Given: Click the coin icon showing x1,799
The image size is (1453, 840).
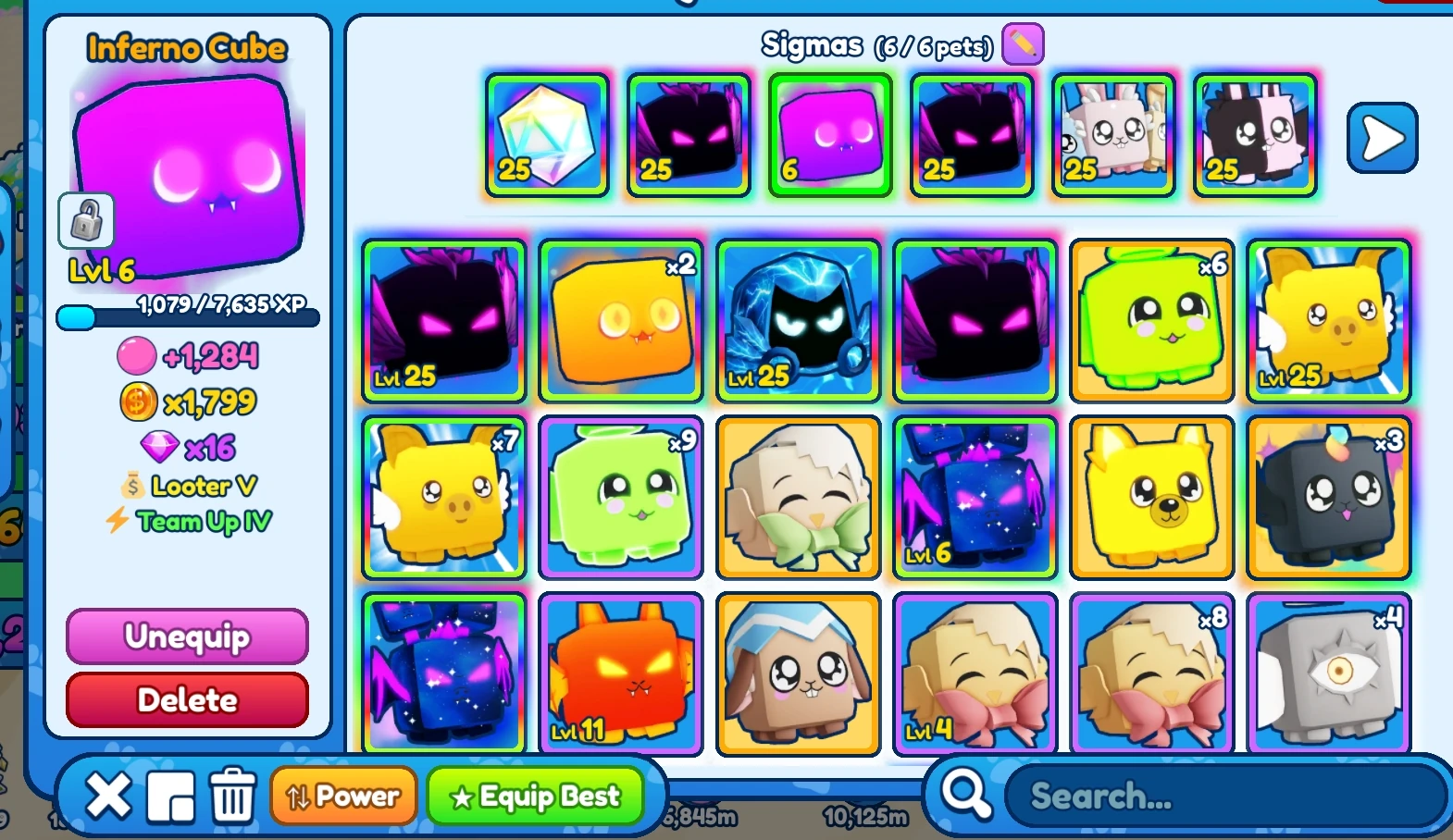Looking at the screenshot, I should click(x=139, y=401).
